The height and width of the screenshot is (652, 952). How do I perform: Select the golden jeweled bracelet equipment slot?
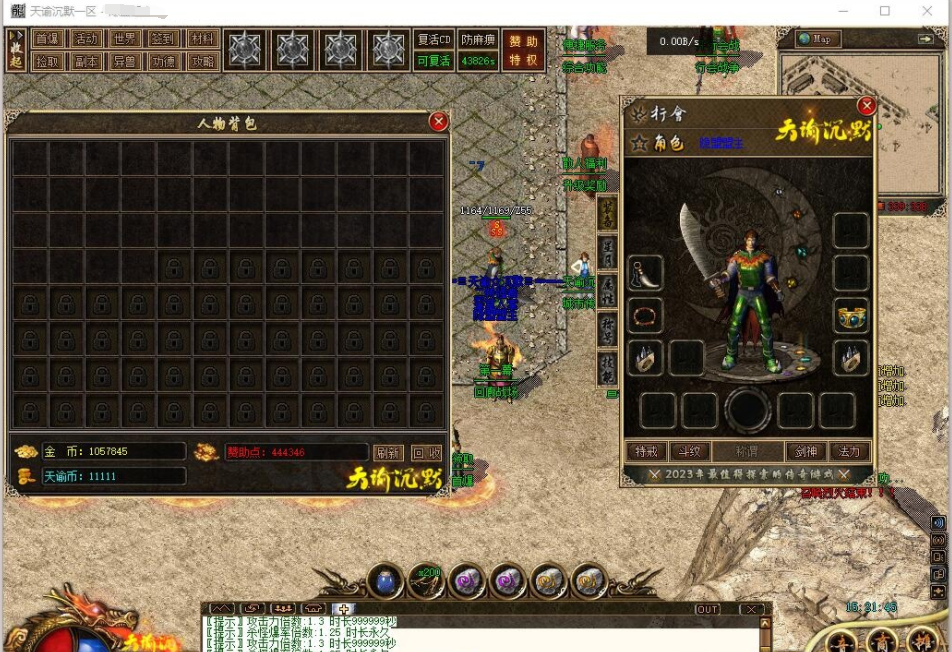pyautogui.click(x=851, y=316)
